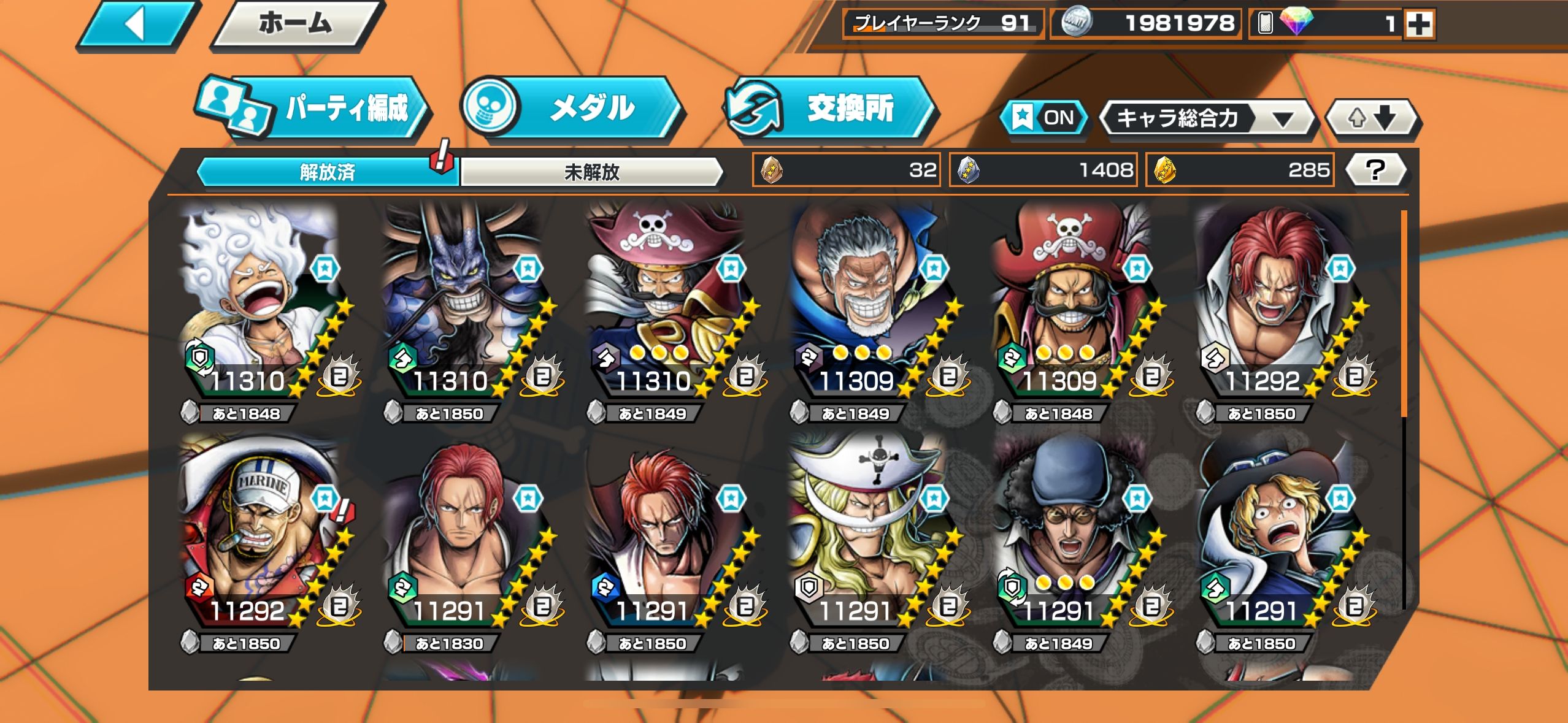Screen dimensions: 1568x723
Task: Return to ホーム home screen
Action: click(x=296, y=25)
